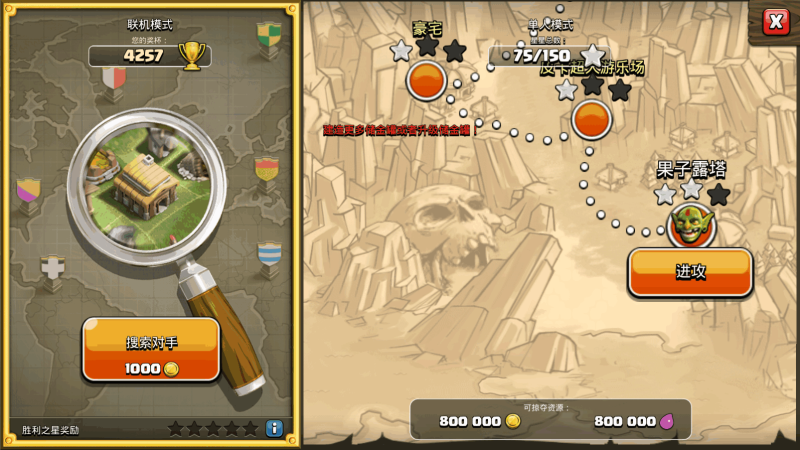This screenshot has width=800, height=450.
Task: Open victory star bonus info
Action: coord(274,428)
